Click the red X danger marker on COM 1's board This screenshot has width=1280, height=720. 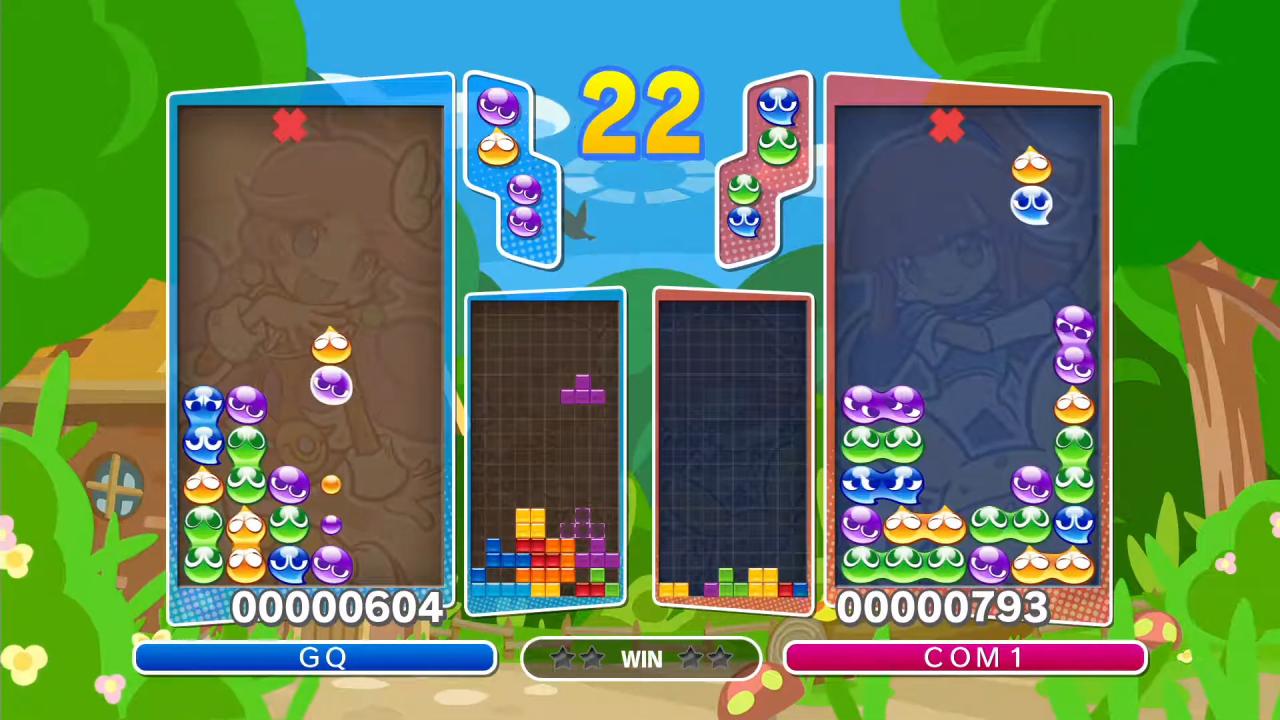[x=947, y=125]
